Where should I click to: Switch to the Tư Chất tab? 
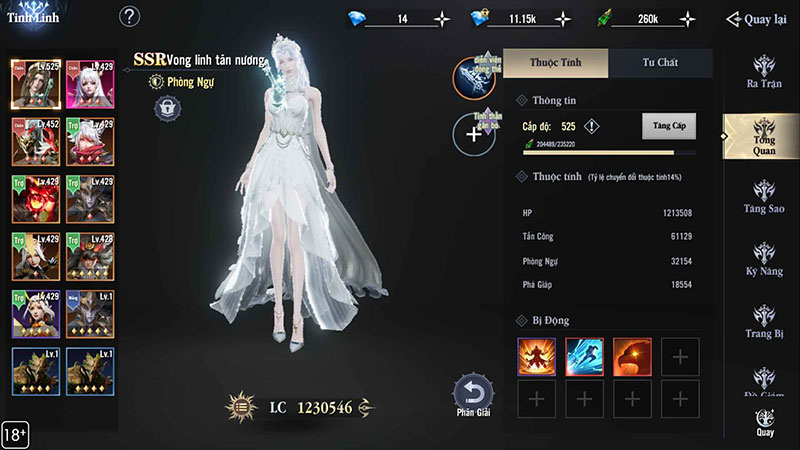click(x=660, y=62)
